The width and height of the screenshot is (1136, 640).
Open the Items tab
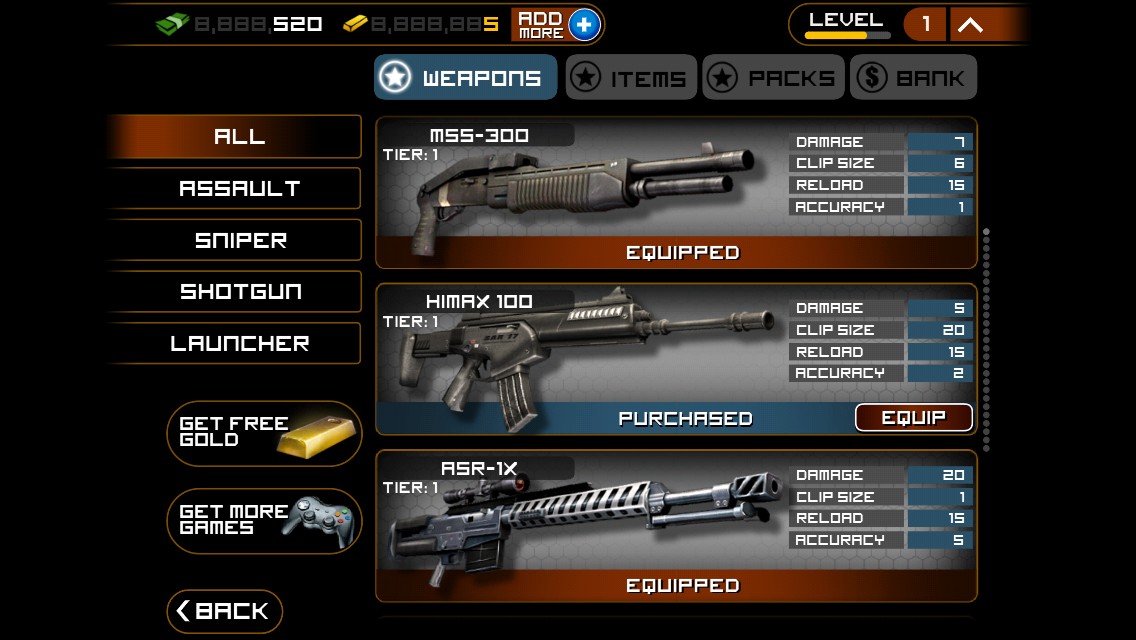pos(631,78)
